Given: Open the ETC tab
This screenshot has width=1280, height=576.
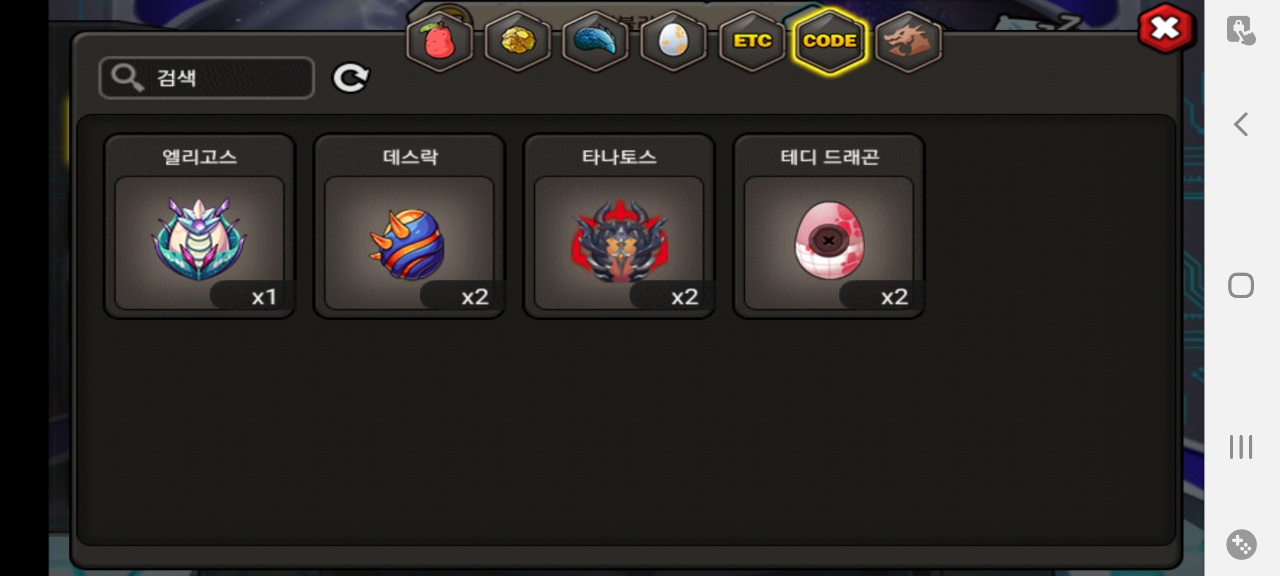Looking at the screenshot, I should [x=752, y=41].
